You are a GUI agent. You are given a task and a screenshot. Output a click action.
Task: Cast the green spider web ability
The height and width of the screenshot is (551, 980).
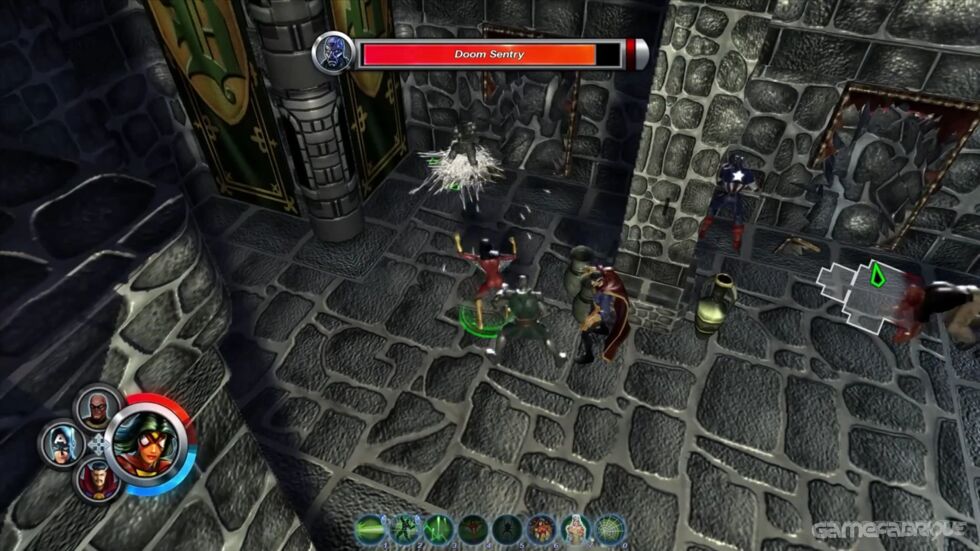(x=609, y=528)
